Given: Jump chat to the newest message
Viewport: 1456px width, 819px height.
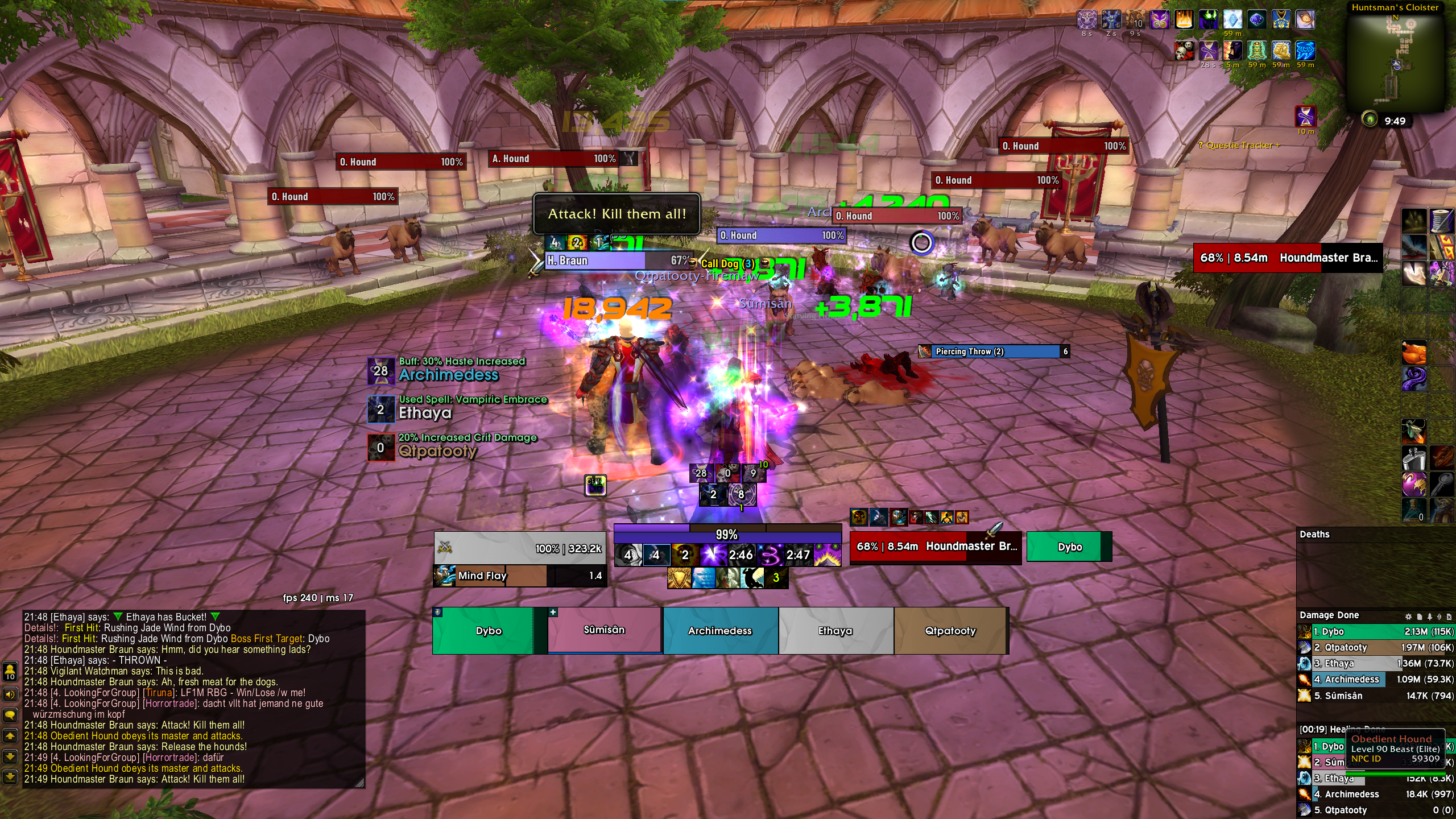Looking at the screenshot, I should pos(10,776).
